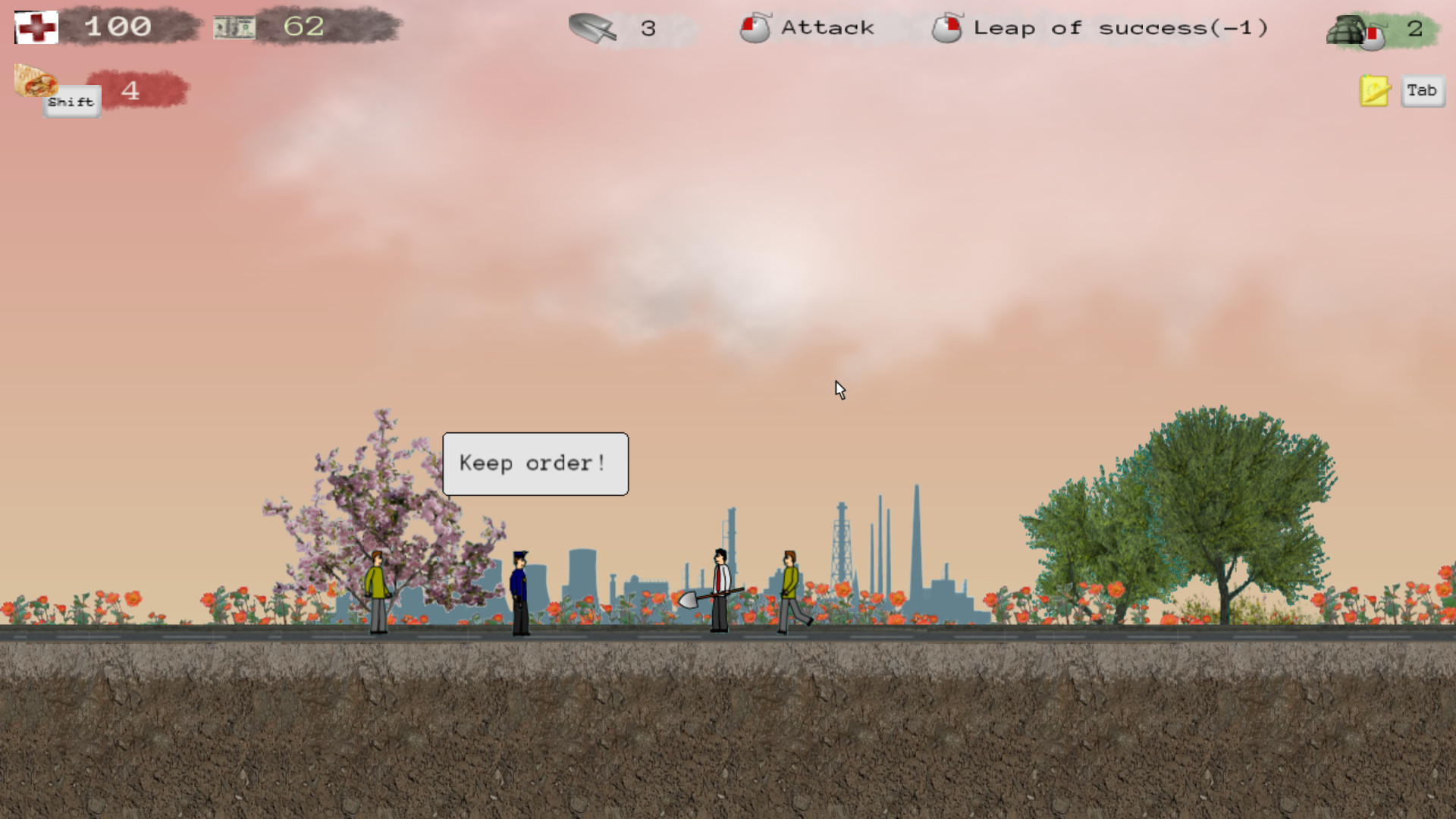This screenshot has height=819, width=1456.
Task: Click the mouse icon beside Attack
Action: 756,29
